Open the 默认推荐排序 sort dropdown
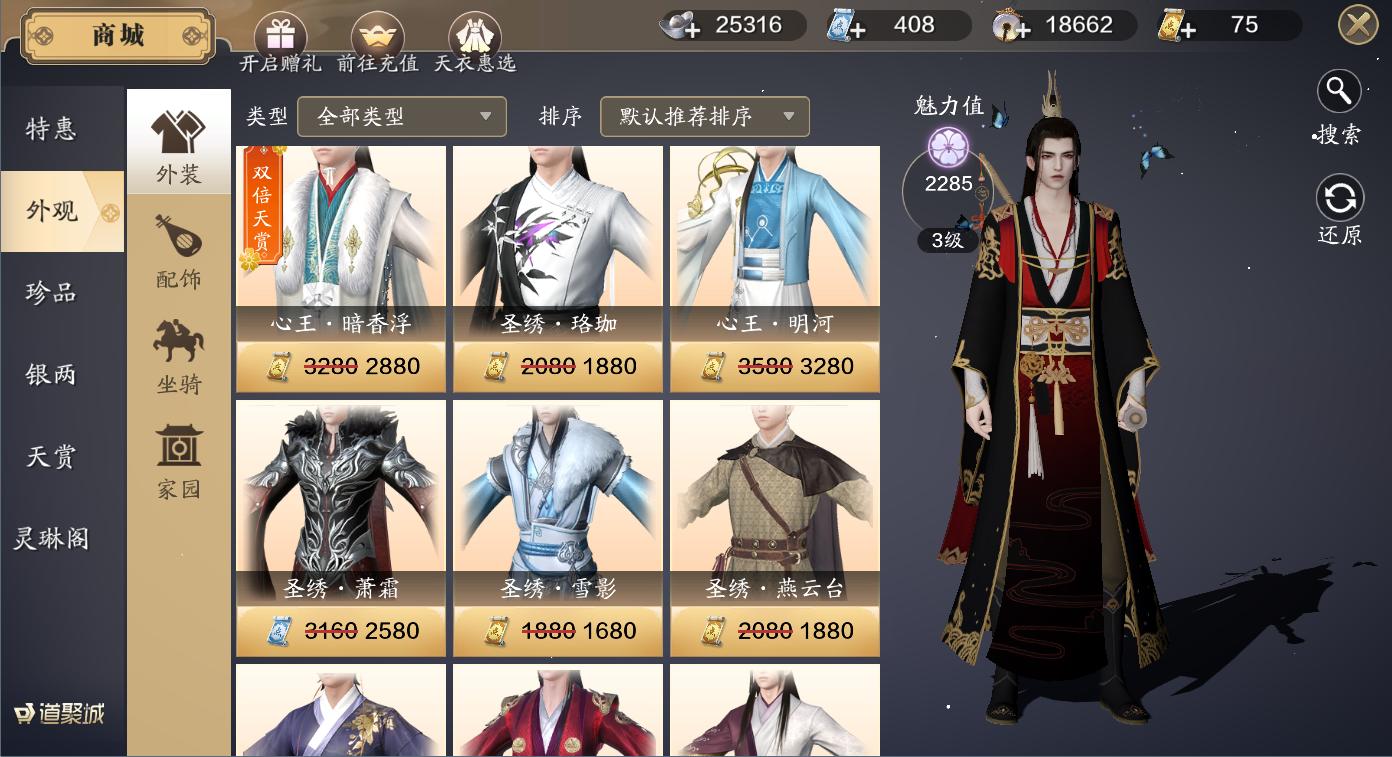Screen dimensions: 1392x757 [x=704, y=117]
